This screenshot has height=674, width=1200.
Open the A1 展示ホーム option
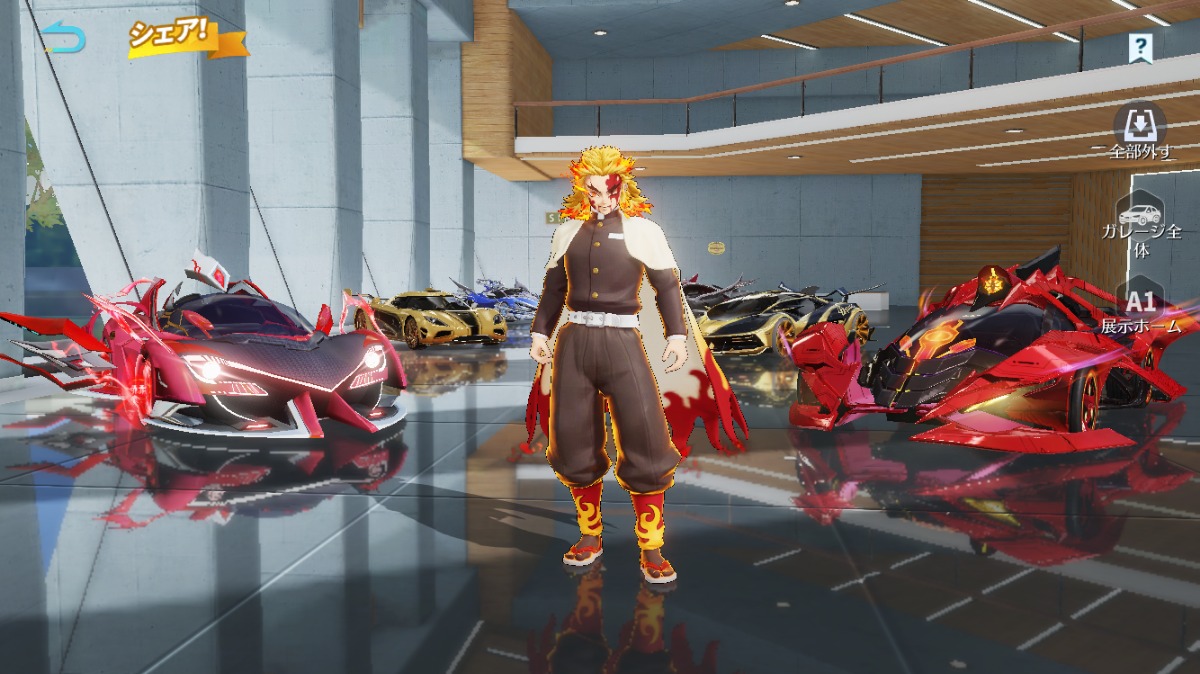point(1141,310)
